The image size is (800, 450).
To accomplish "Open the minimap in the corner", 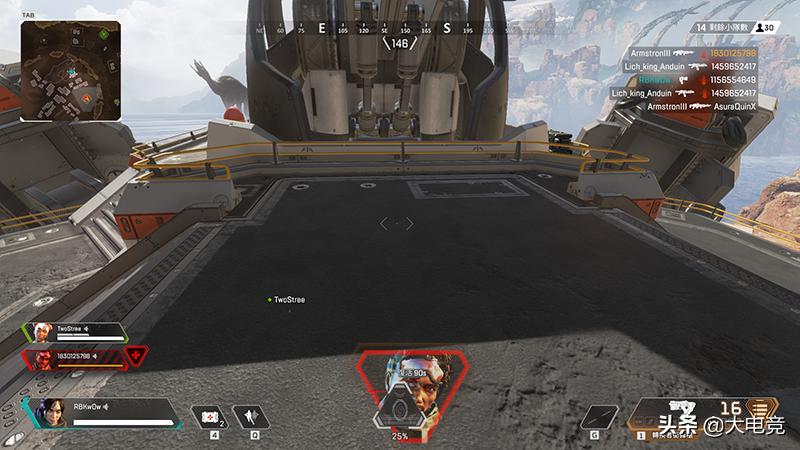I will pos(70,70).
